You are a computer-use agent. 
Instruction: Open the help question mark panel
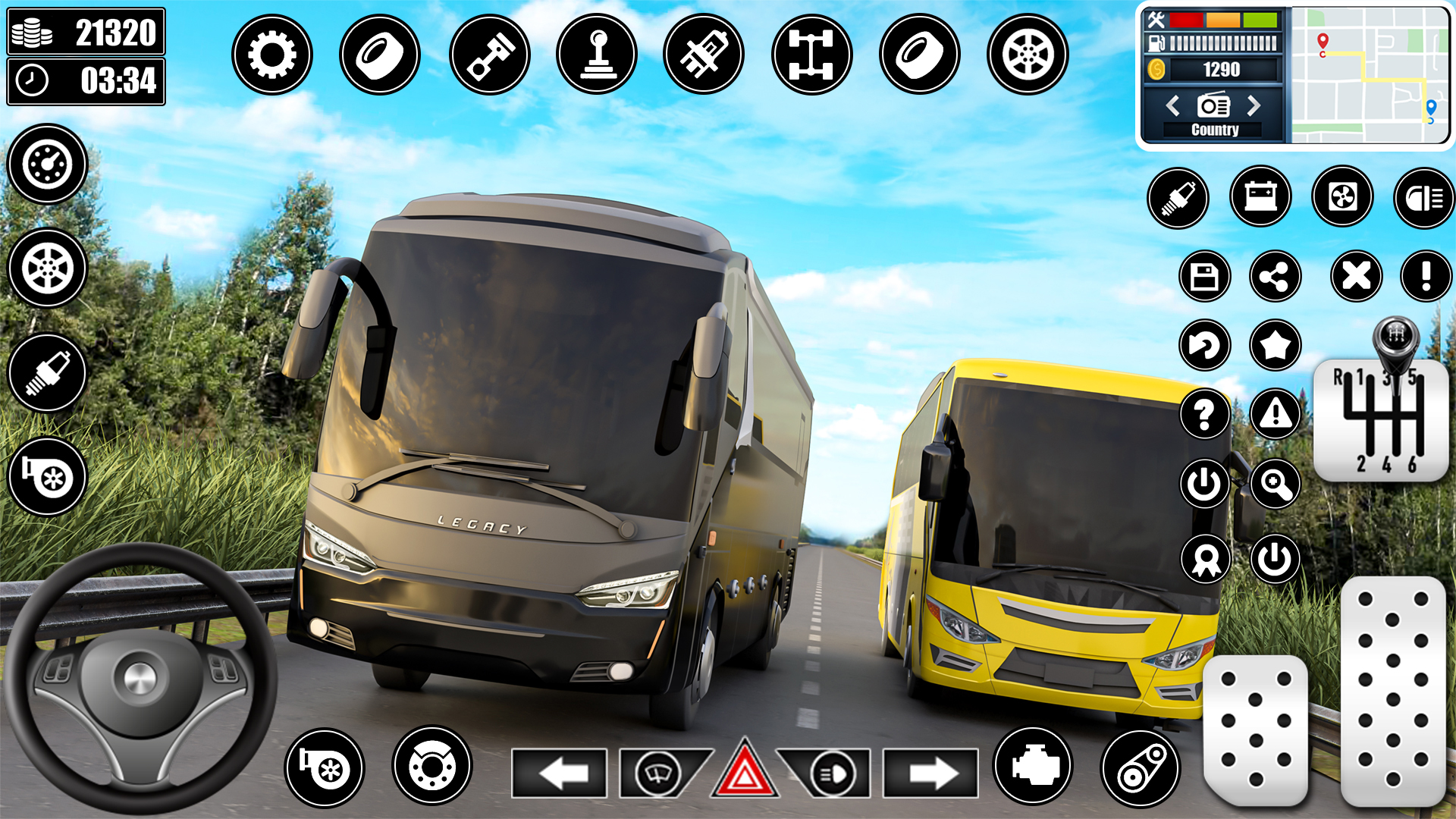pyautogui.click(x=1204, y=413)
